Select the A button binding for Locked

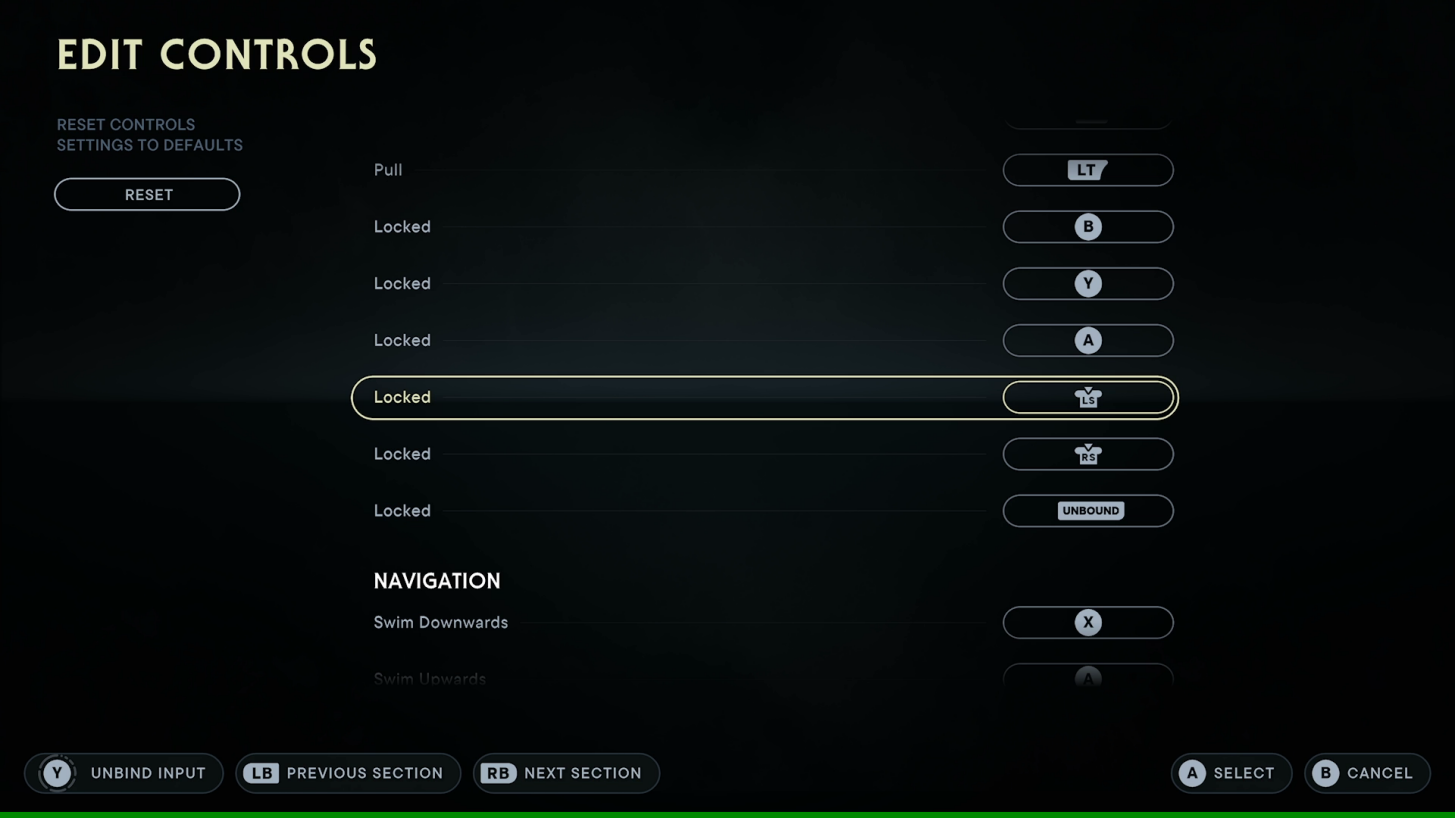pos(1087,340)
